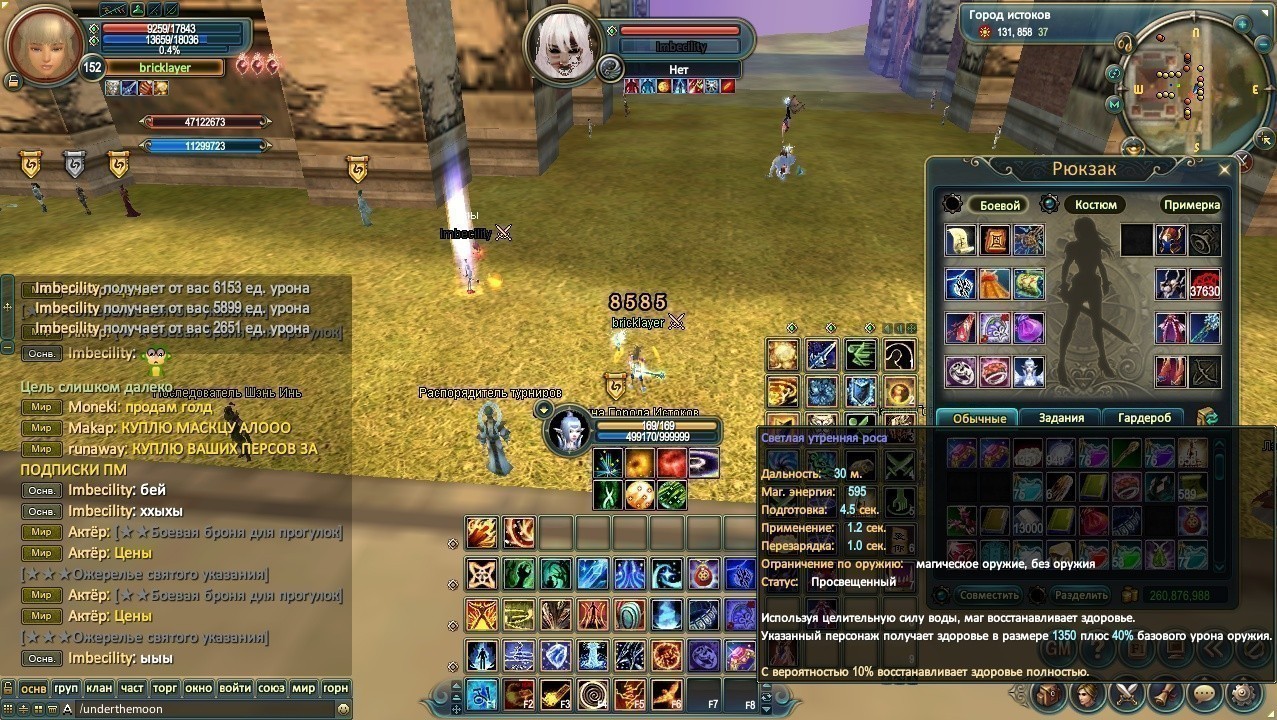The height and width of the screenshot is (720, 1277).
Task: Open the chat emoji smiley picker
Action: (343, 708)
